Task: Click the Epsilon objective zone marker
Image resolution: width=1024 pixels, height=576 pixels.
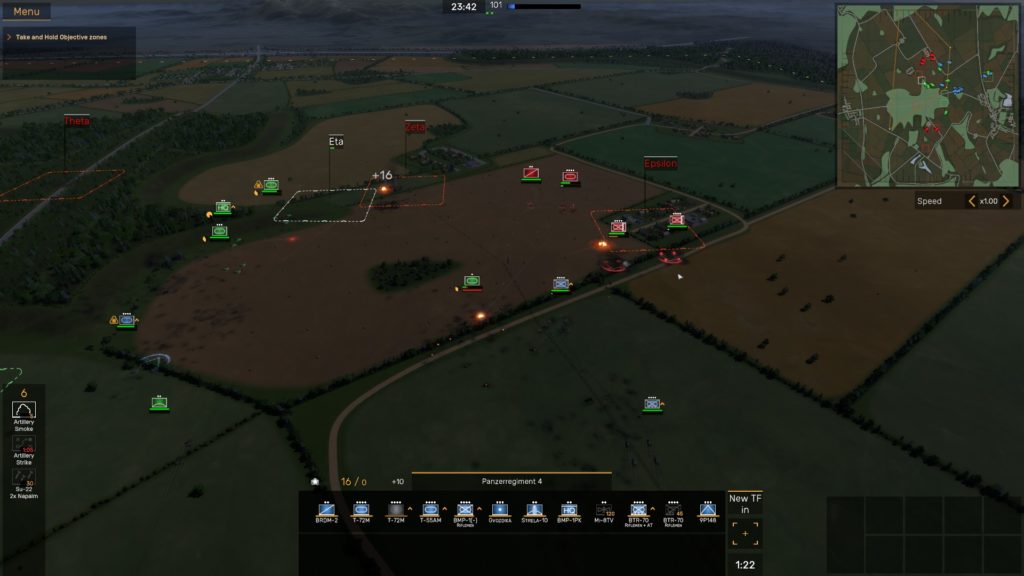Action: pos(660,163)
